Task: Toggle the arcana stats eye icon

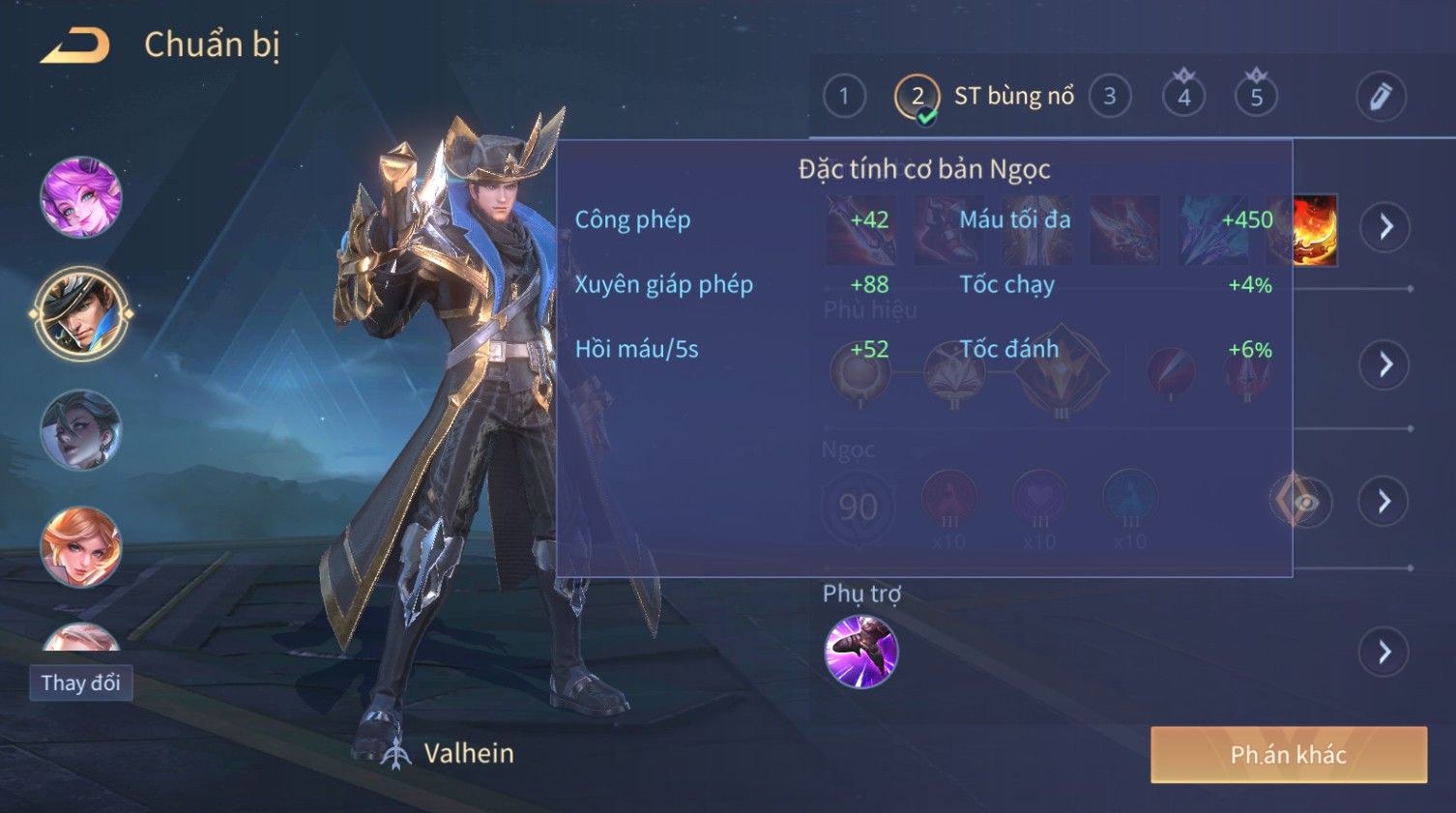Action: click(1305, 502)
